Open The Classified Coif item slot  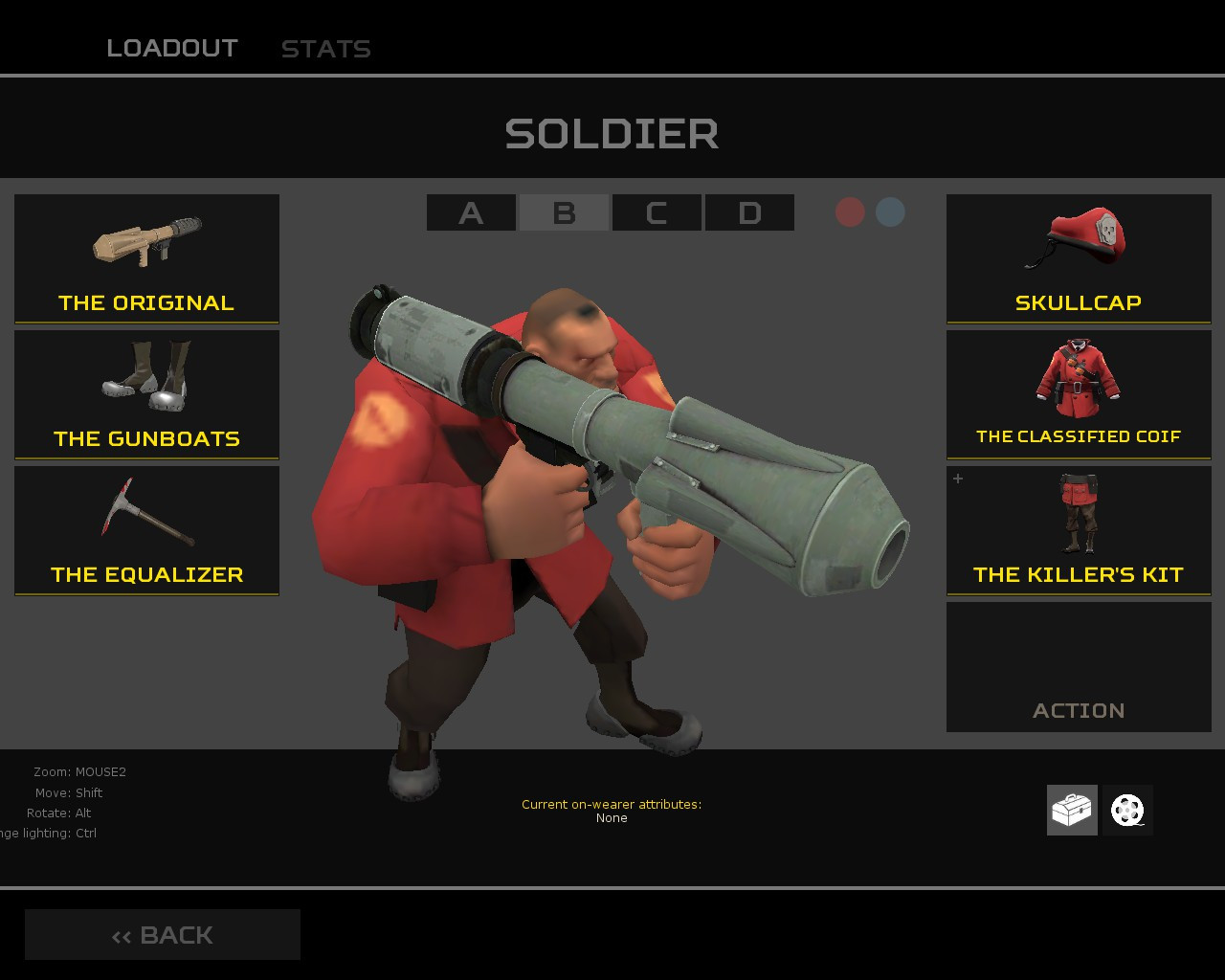1079,394
